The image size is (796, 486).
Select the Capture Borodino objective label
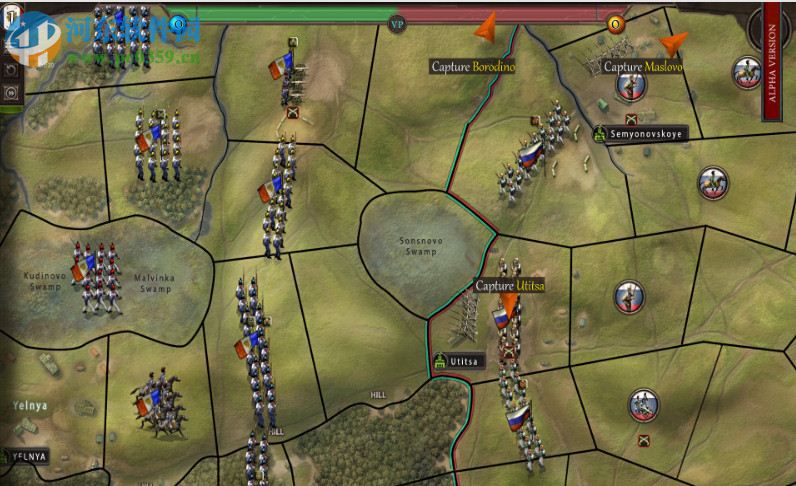coord(472,66)
